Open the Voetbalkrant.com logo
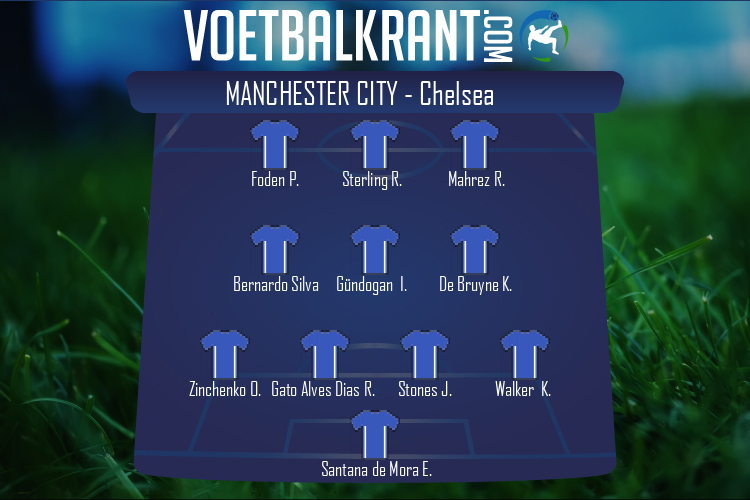The image size is (750, 500). click(375, 37)
